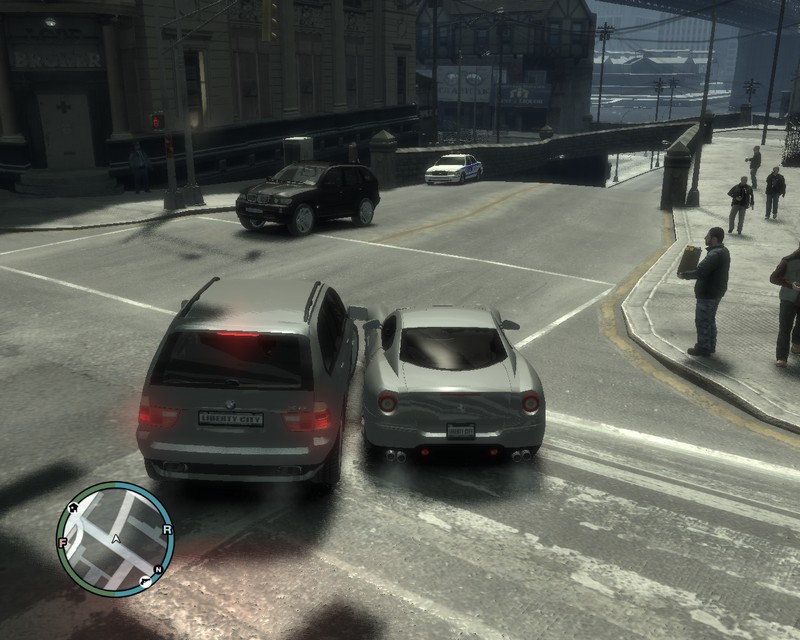Select the safehouse marker on the radar

73,509
